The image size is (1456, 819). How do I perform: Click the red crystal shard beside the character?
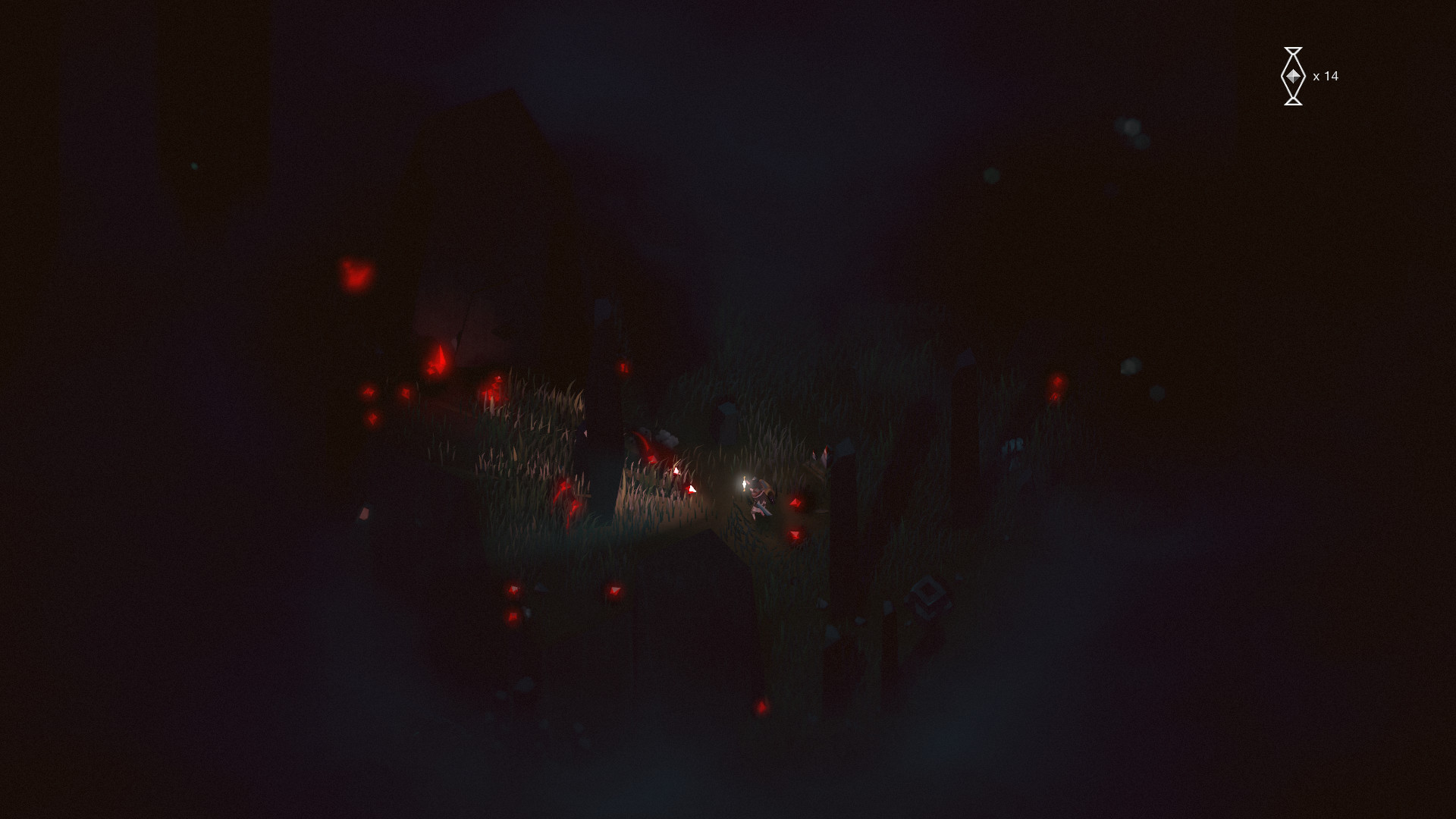pyautogui.click(x=797, y=502)
